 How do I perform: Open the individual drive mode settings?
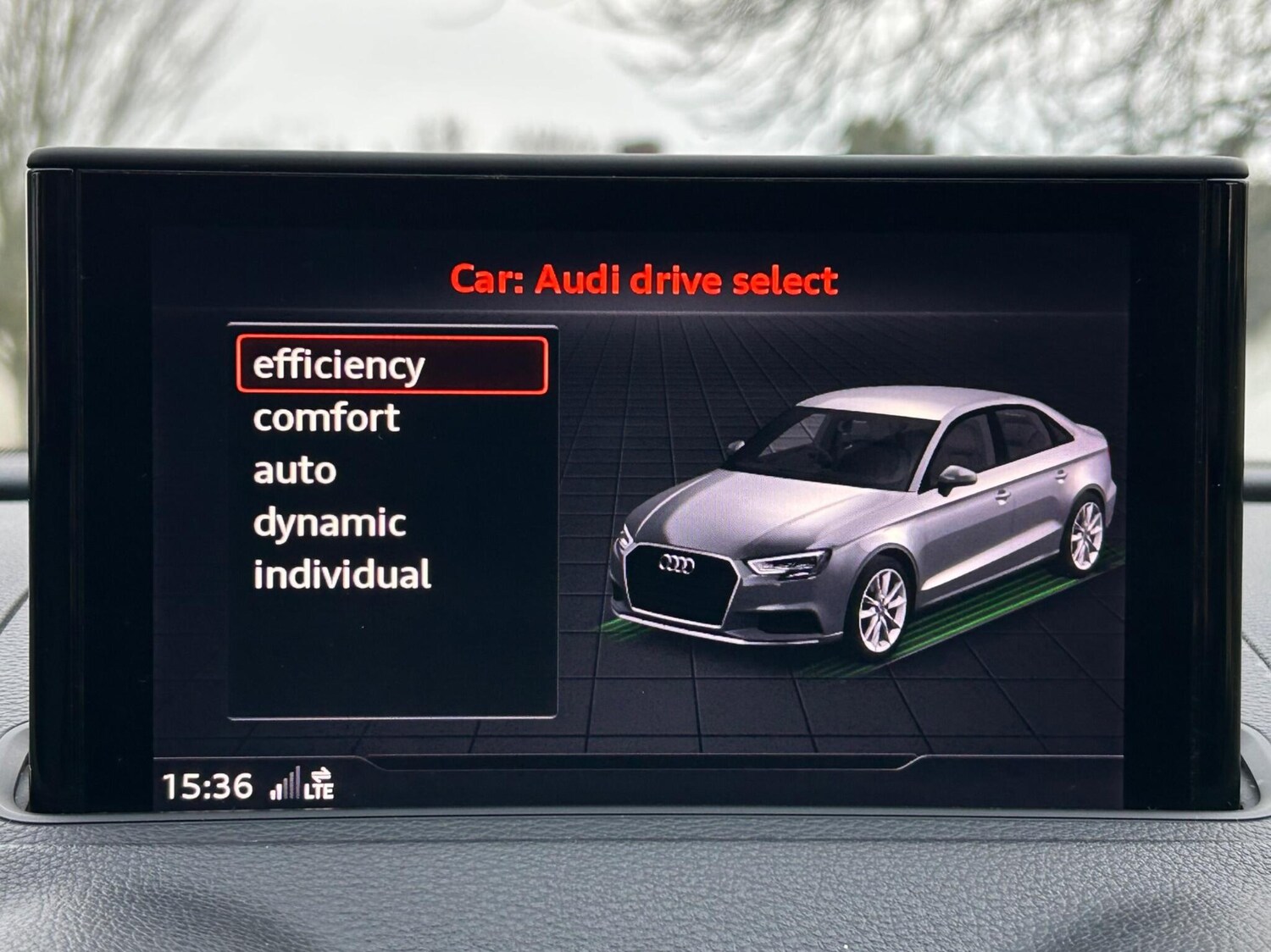point(341,574)
